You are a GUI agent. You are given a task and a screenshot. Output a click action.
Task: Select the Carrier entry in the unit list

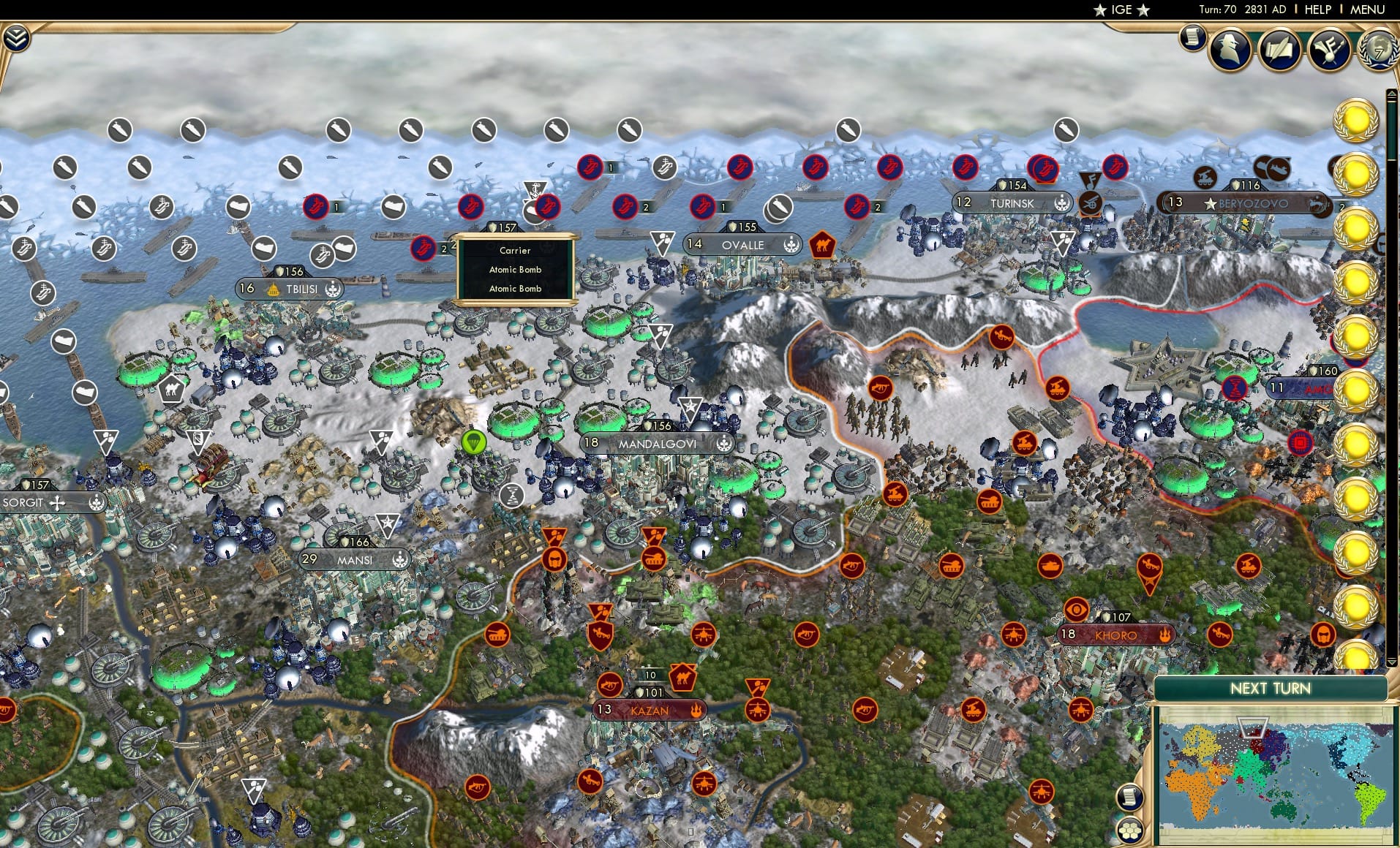pyautogui.click(x=514, y=251)
